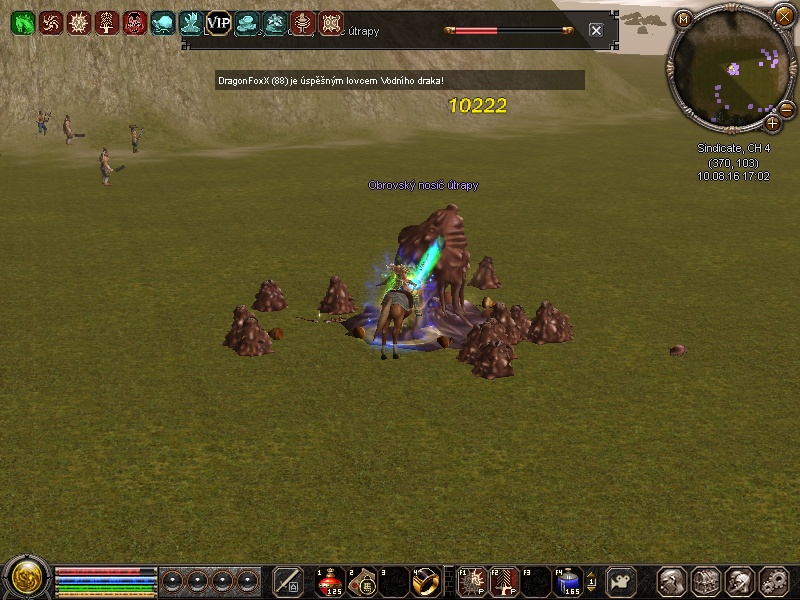Open the inventory from the chest button

[x=707, y=581]
